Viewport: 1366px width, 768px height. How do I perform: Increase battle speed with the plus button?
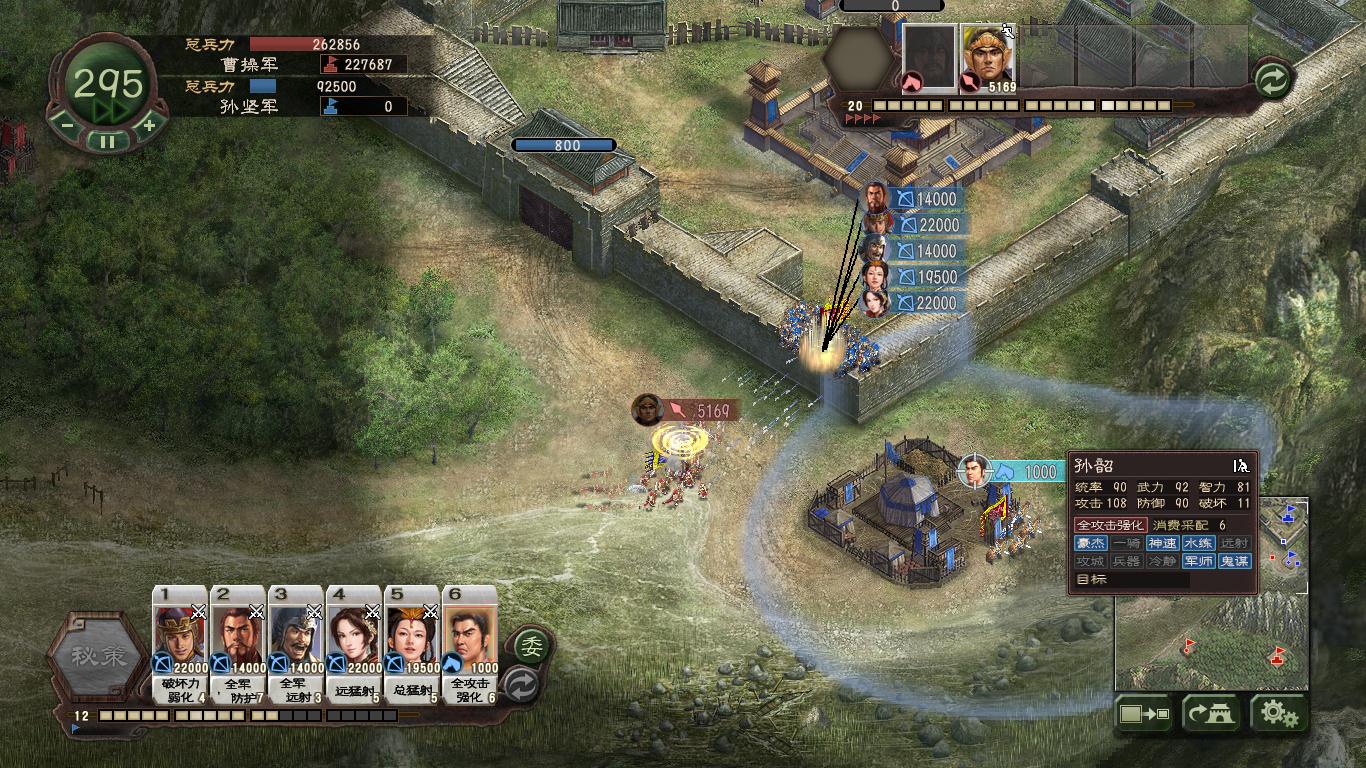tap(148, 126)
